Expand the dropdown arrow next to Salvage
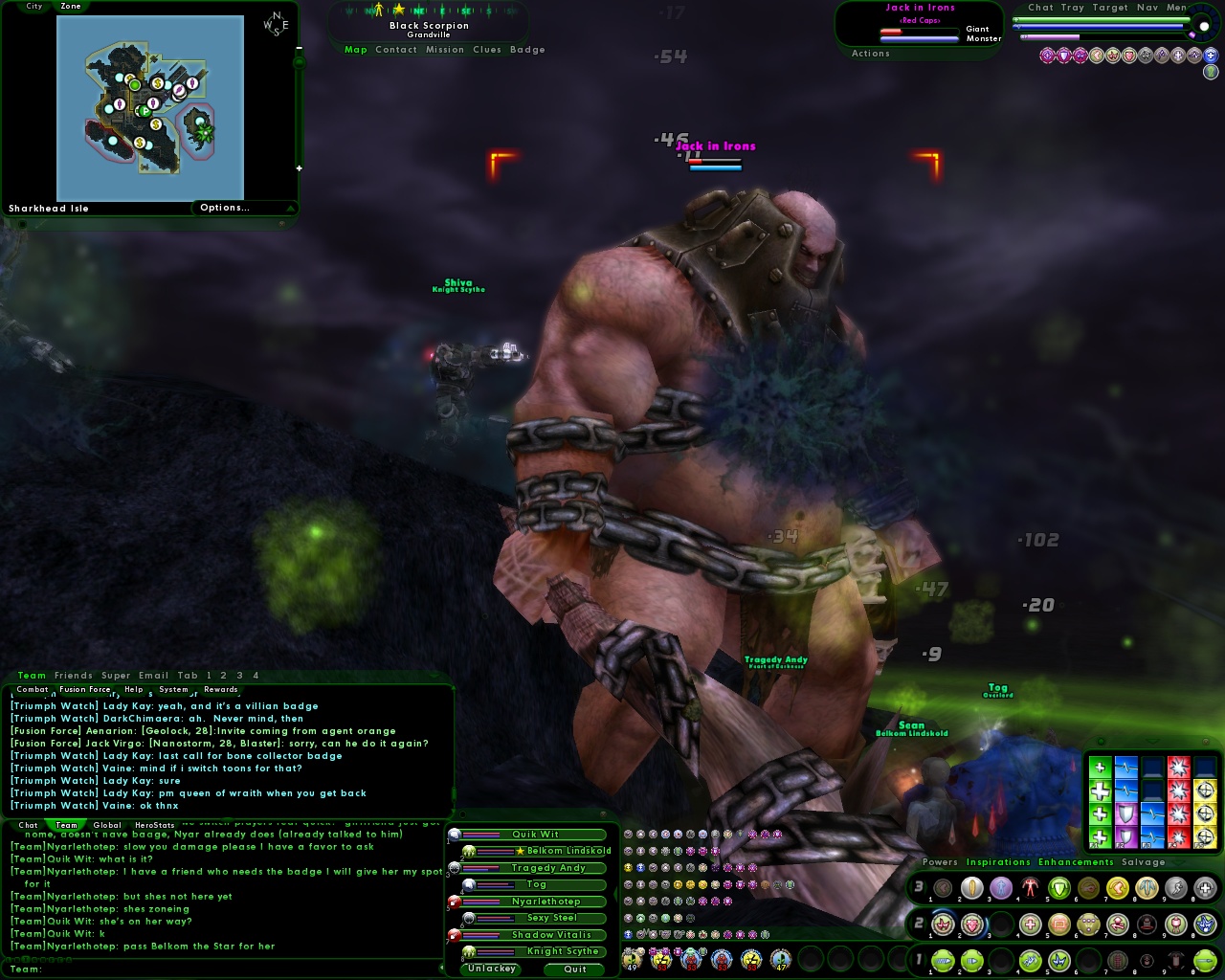 click(1179, 862)
